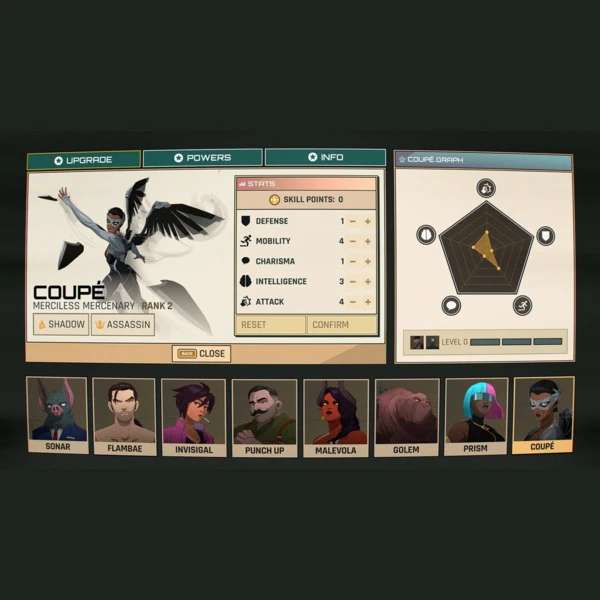Switch to Malevola's character card

click(x=335, y=415)
